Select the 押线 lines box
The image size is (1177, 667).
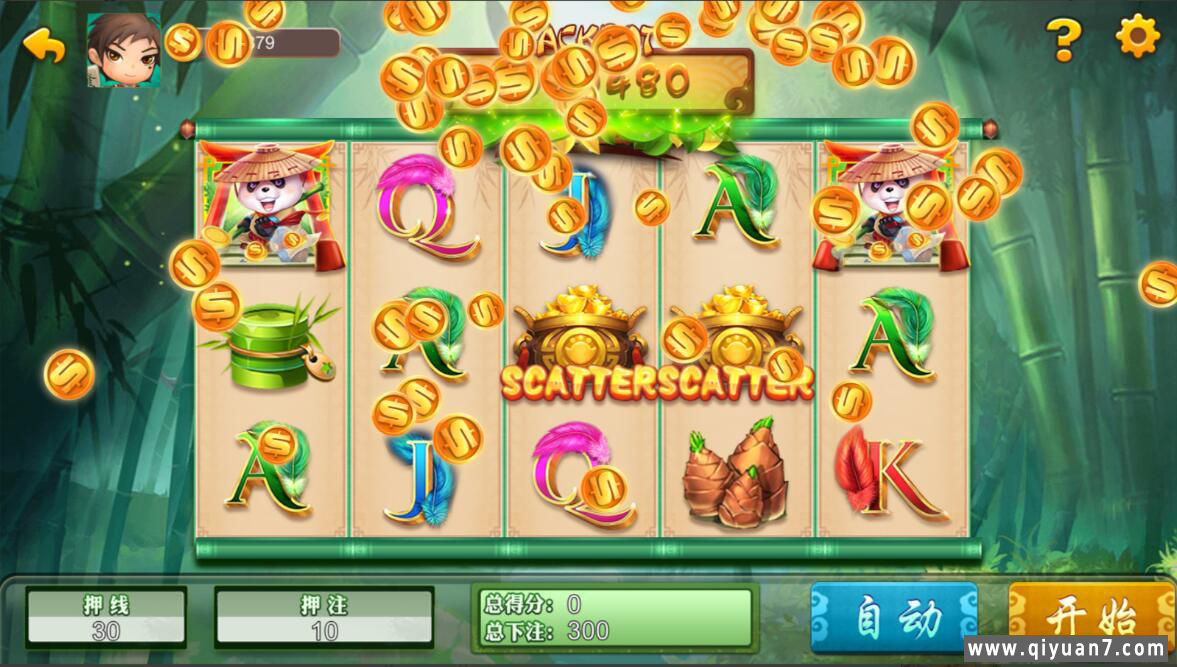(106, 617)
